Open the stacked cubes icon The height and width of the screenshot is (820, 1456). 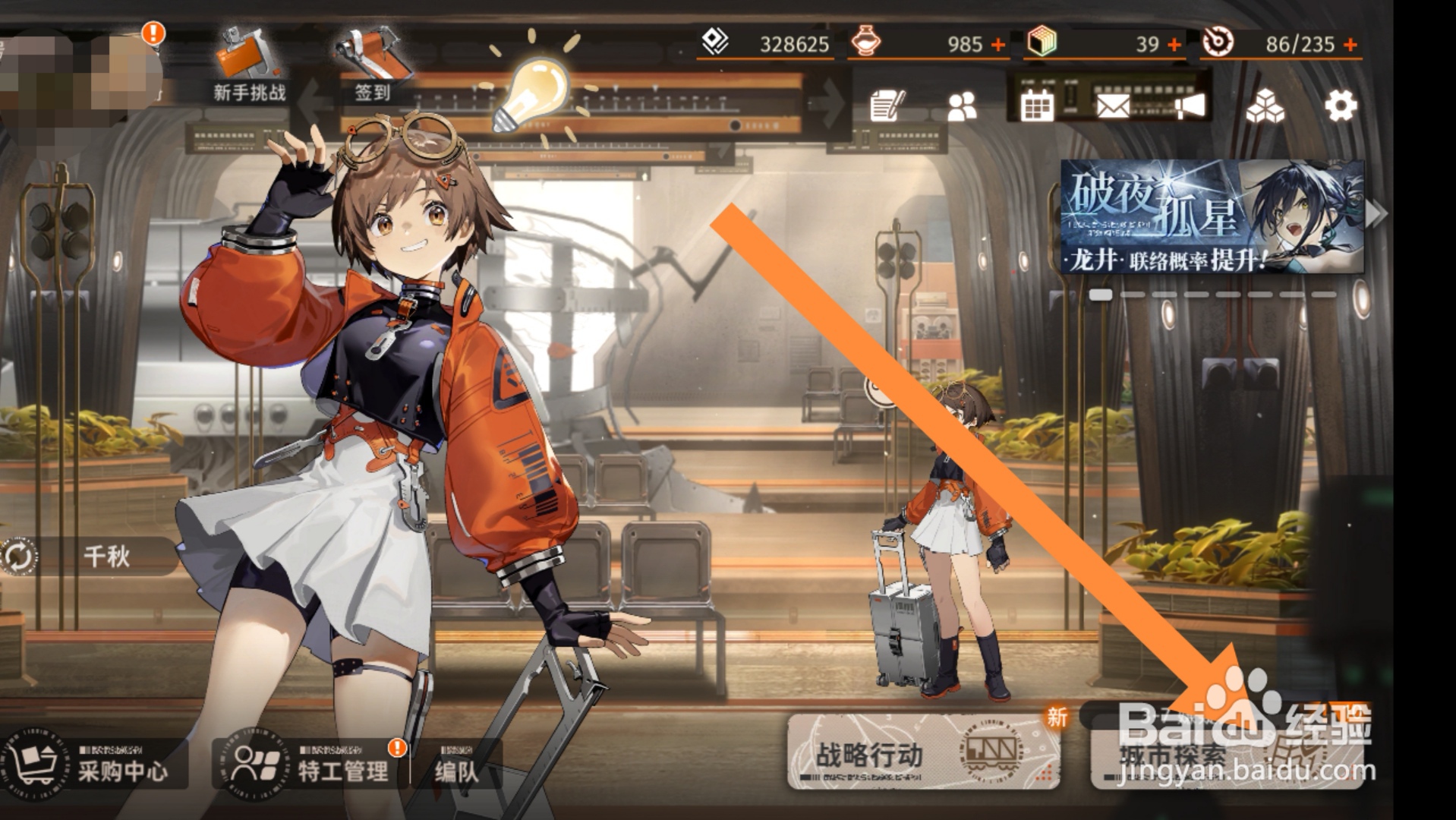(x=1265, y=106)
